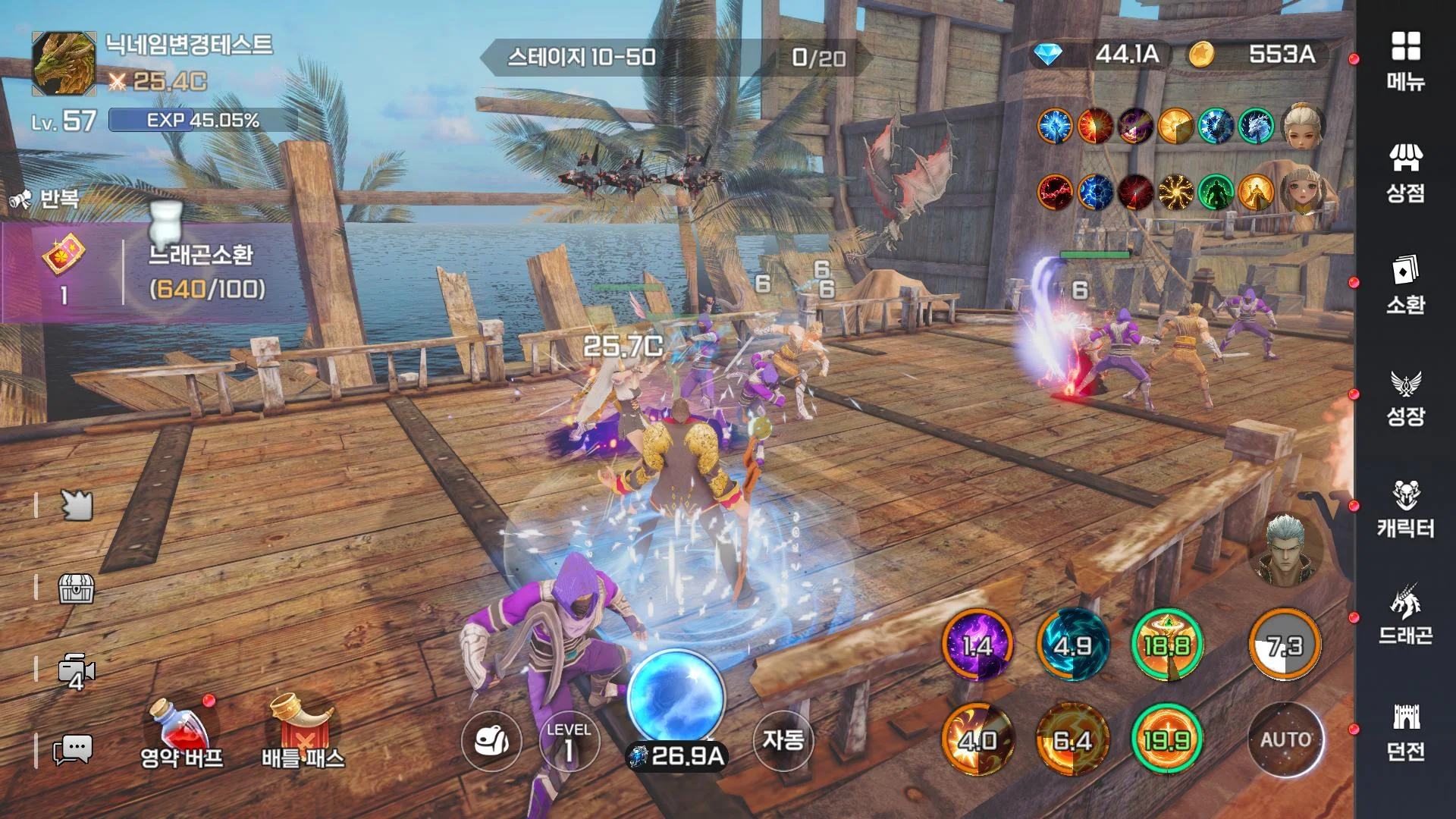The width and height of the screenshot is (1456, 819).
Task: Open the chat bubble icon
Action: point(74,750)
